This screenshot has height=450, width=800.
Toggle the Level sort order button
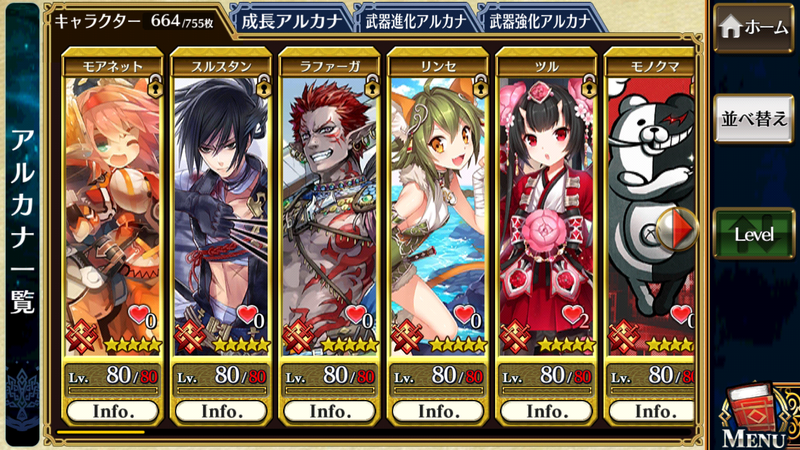coord(755,233)
